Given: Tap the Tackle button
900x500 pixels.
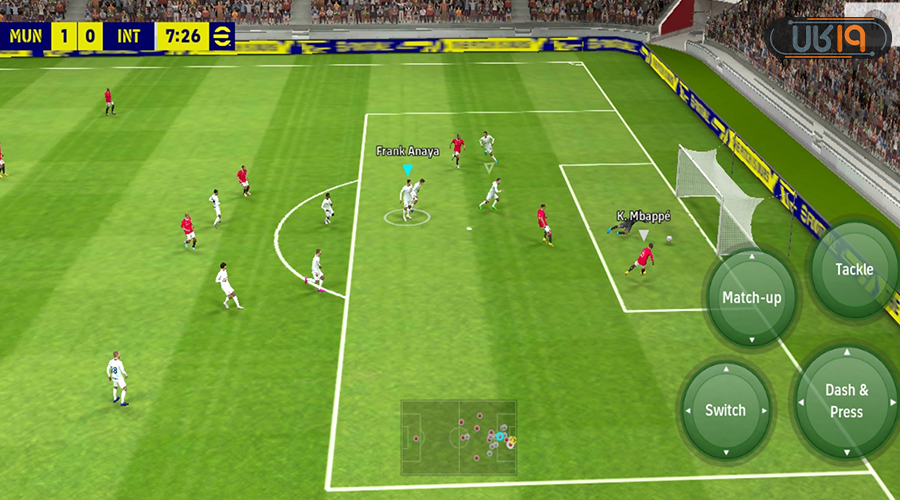Looking at the screenshot, I should pyautogui.click(x=854, y=269).
